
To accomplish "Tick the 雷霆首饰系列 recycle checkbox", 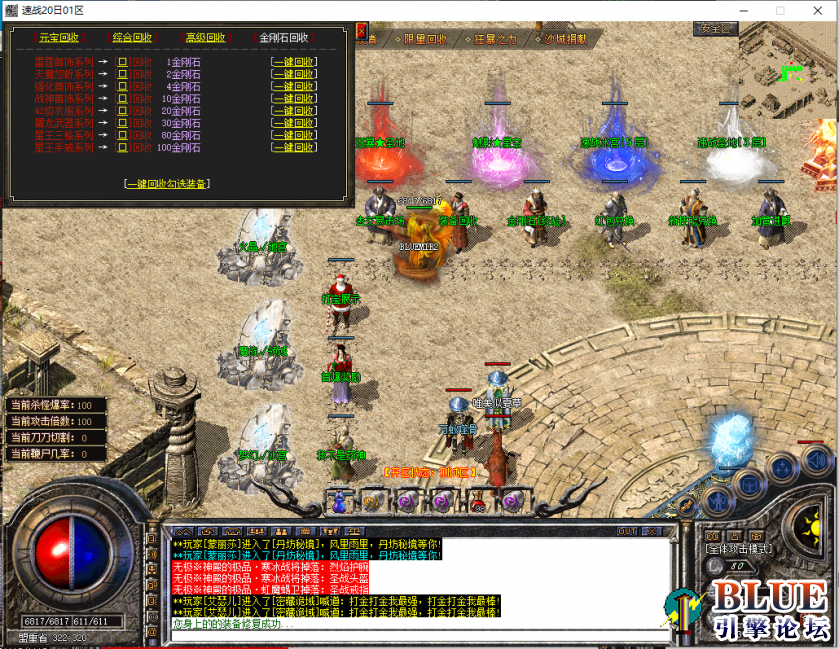I will [123, 62].
